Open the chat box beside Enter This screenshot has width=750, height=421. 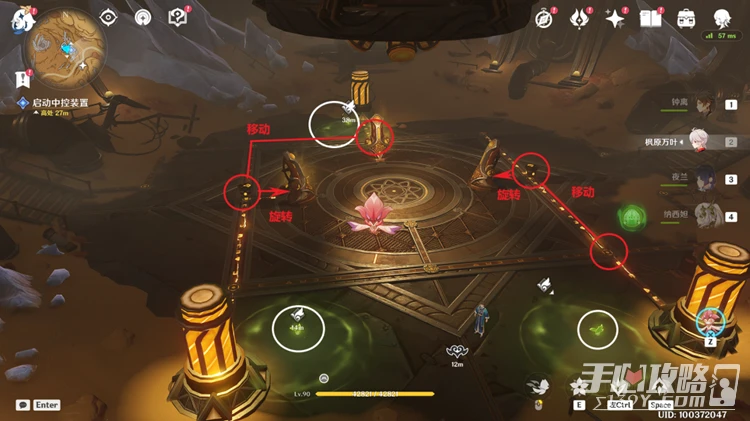(23, 405)
